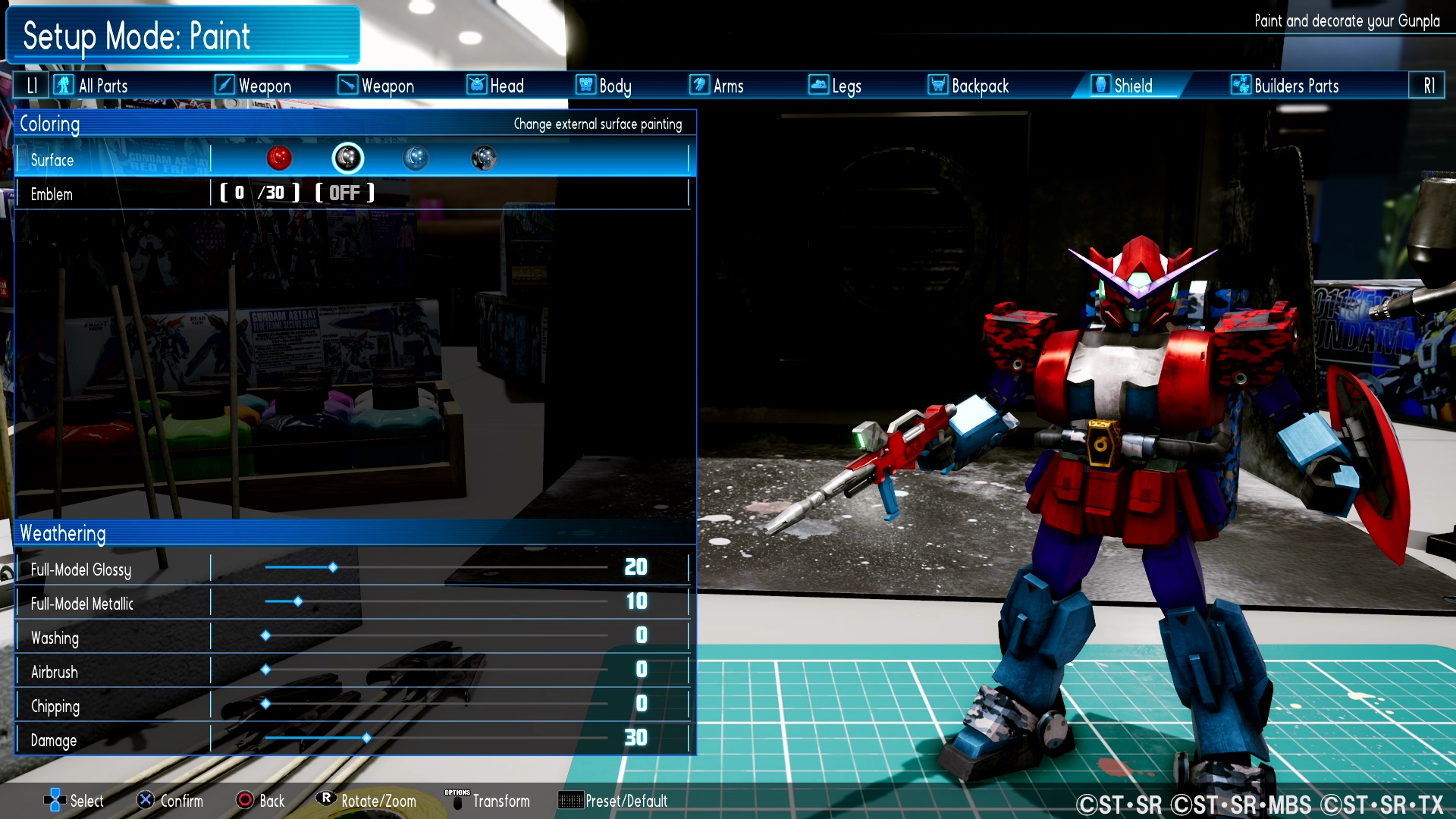The width and height of the screenshot is (1456, 819).
Task: Open the Head paint tab
Action: point(496,86)
